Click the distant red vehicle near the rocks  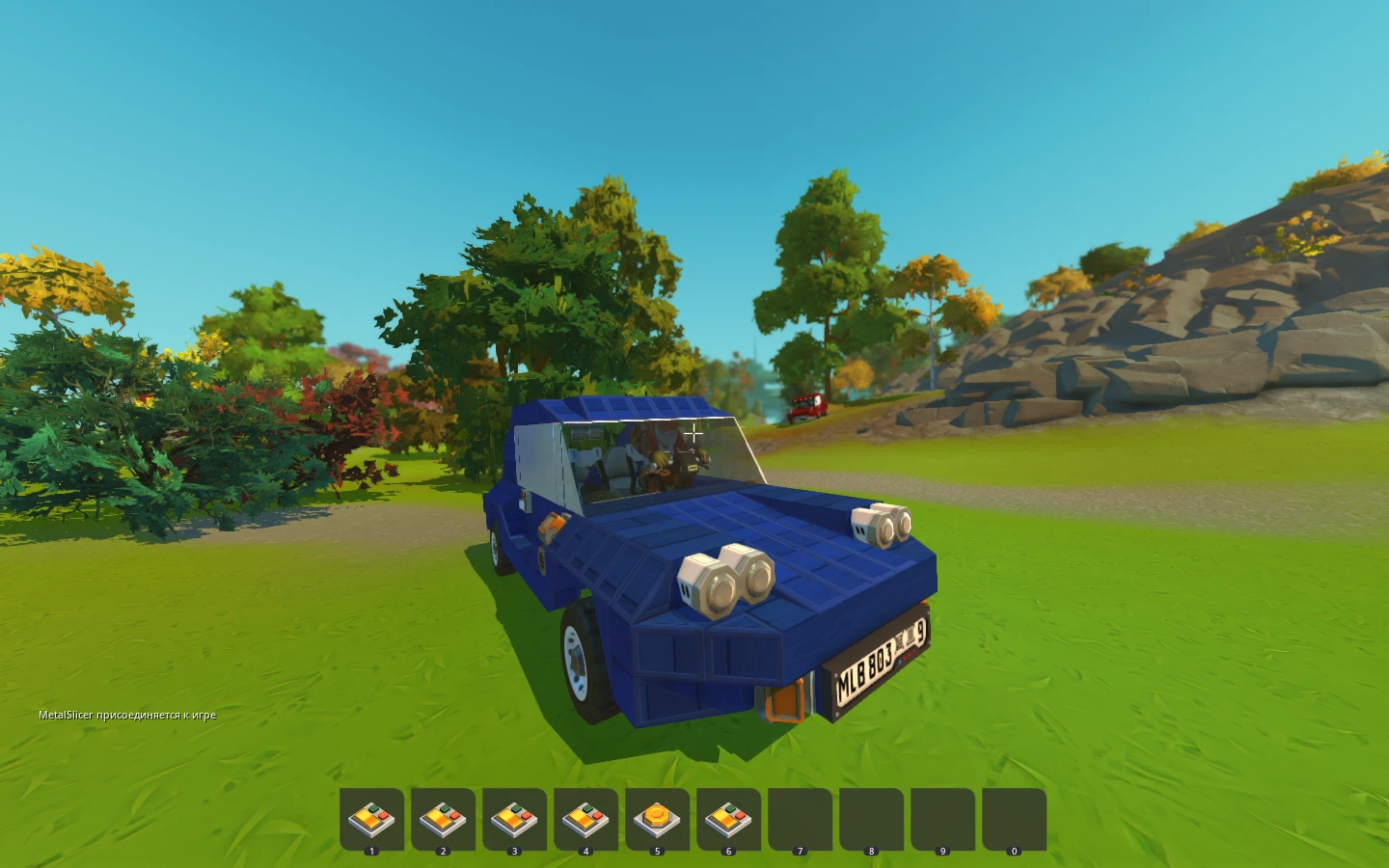(806, 407)
